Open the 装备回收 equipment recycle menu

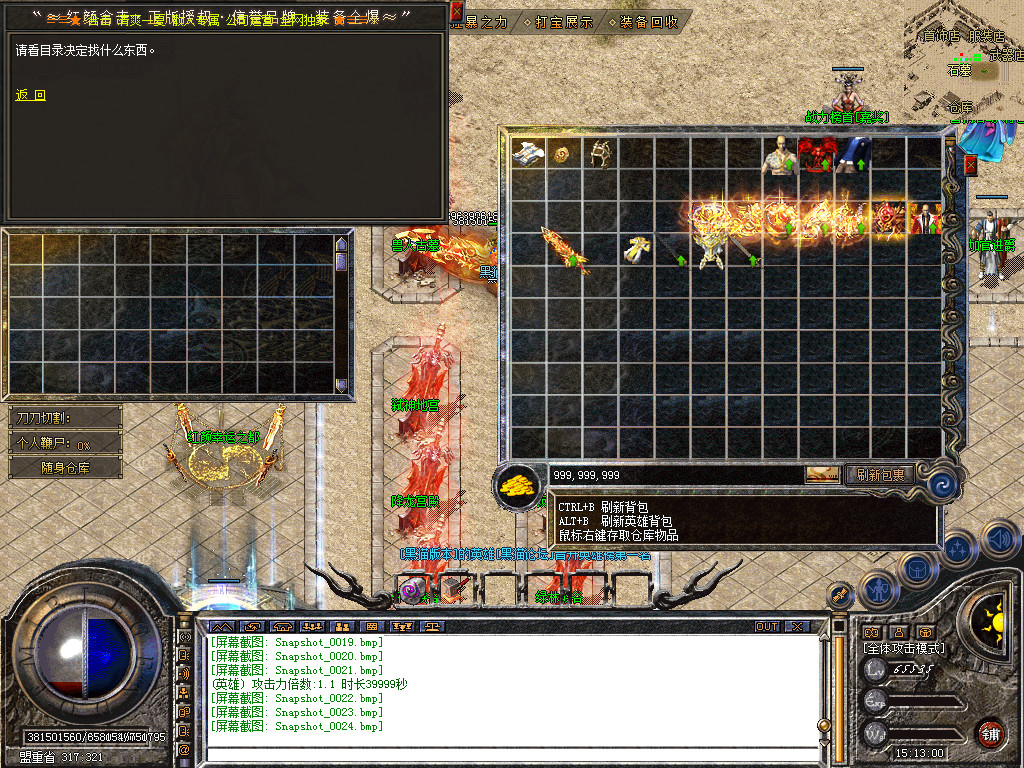click(647, 21)
